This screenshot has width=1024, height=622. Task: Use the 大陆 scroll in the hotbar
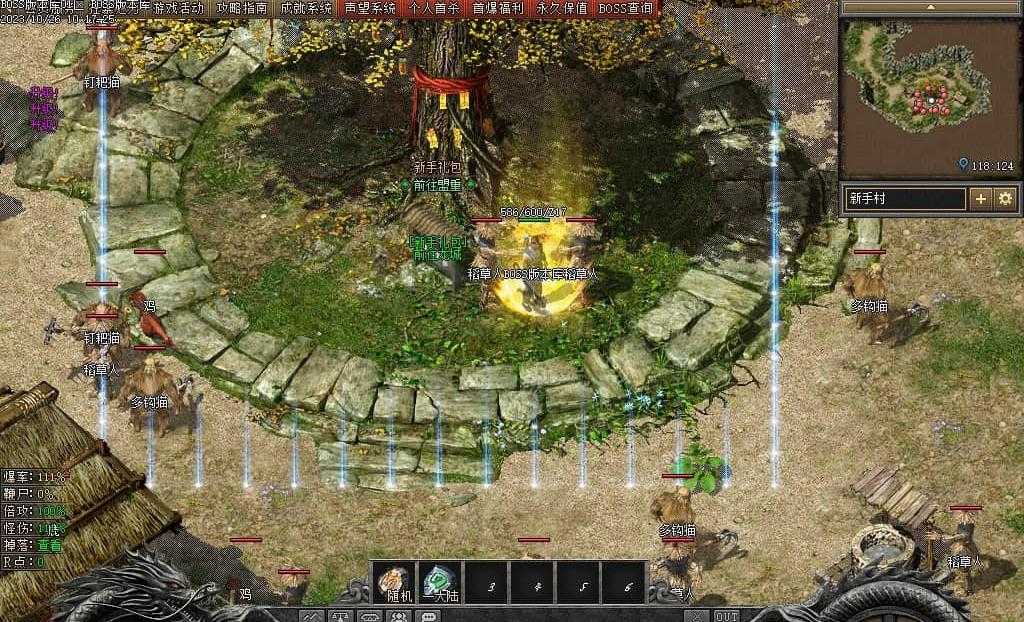point(439,582)
